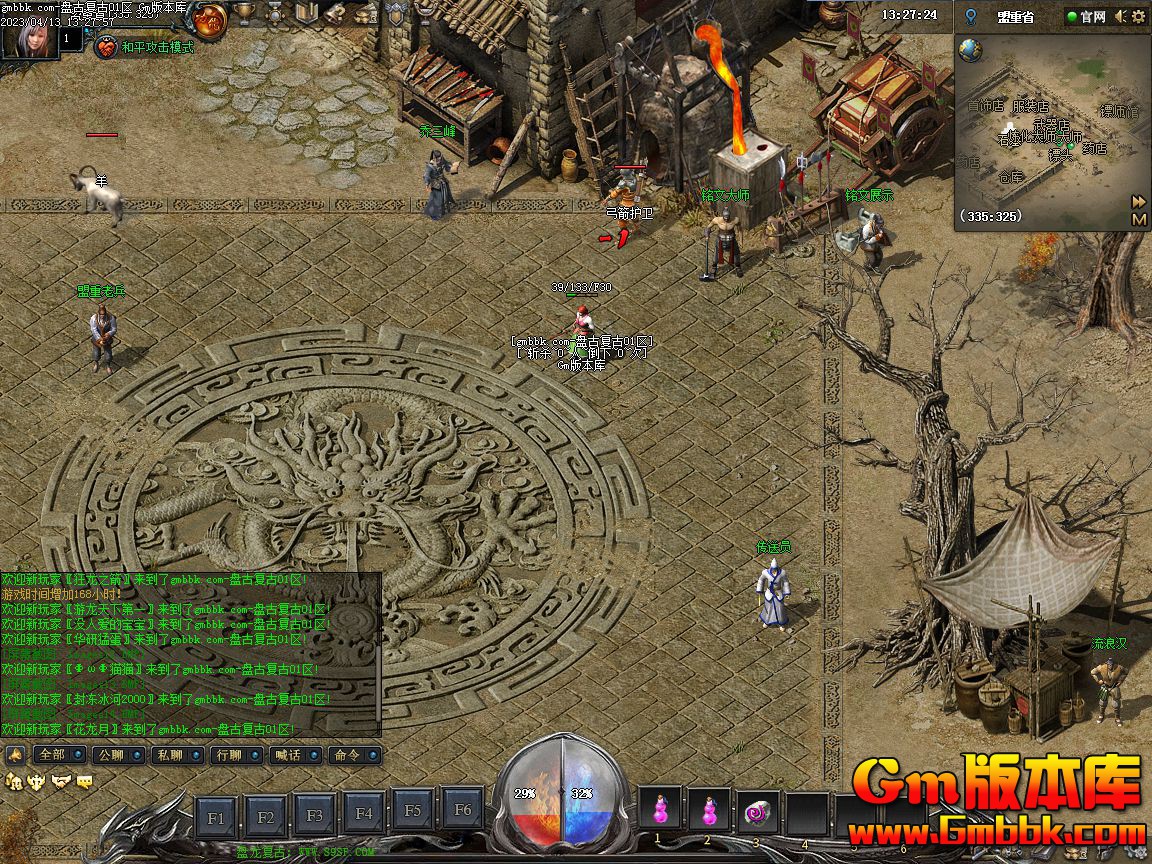1152x864 pixels.
Task: Toggle sound with the speaker icon
Action: [1121, 16]
